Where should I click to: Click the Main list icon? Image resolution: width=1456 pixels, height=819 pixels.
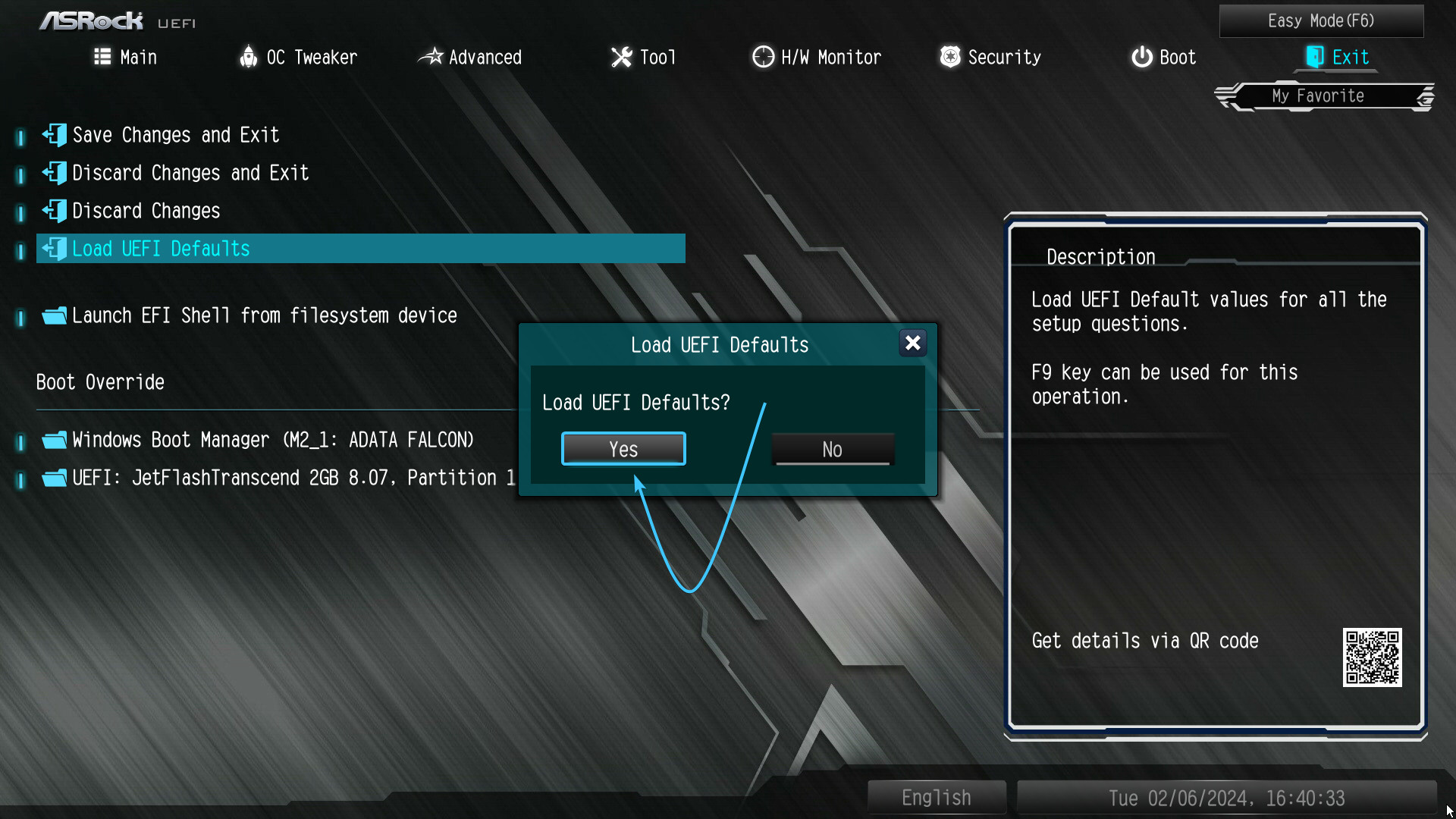click(x=102, y=57)
